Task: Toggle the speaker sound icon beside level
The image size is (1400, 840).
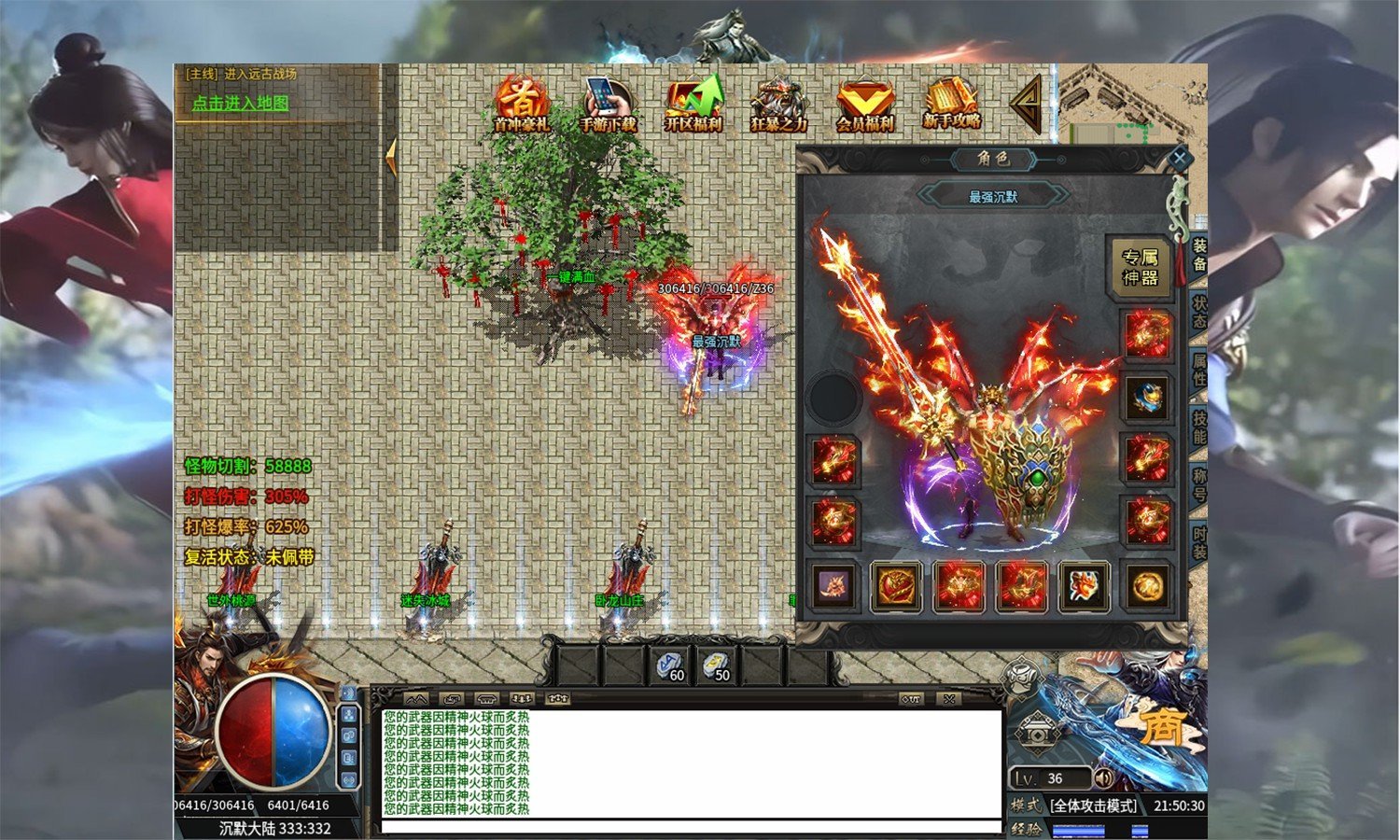Action: tap(1104, 777)
